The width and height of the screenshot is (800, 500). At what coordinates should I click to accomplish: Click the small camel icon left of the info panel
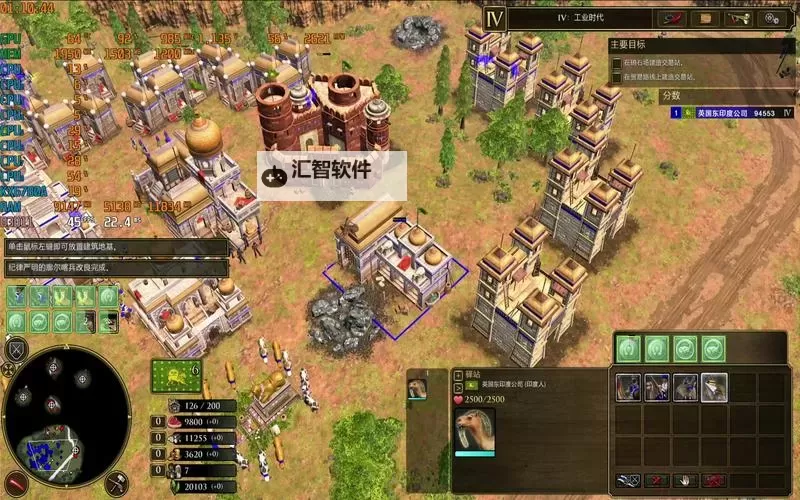[x=416, y=386]
